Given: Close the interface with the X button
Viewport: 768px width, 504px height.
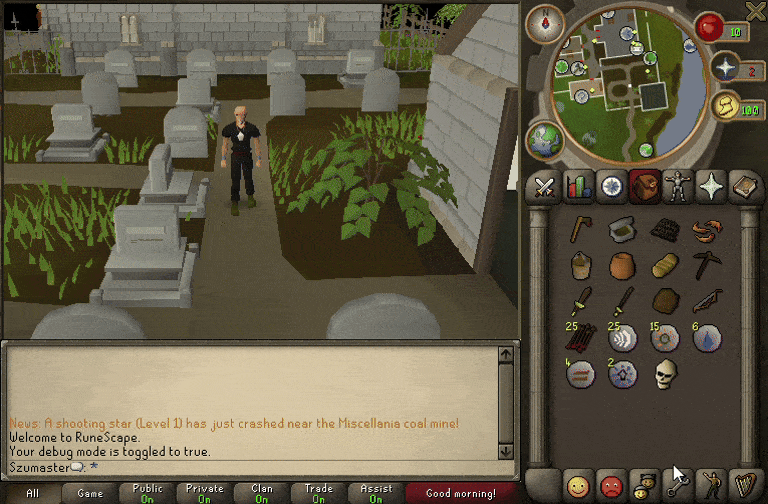Looking at the screenshot, I should click(x=755, y=11).
